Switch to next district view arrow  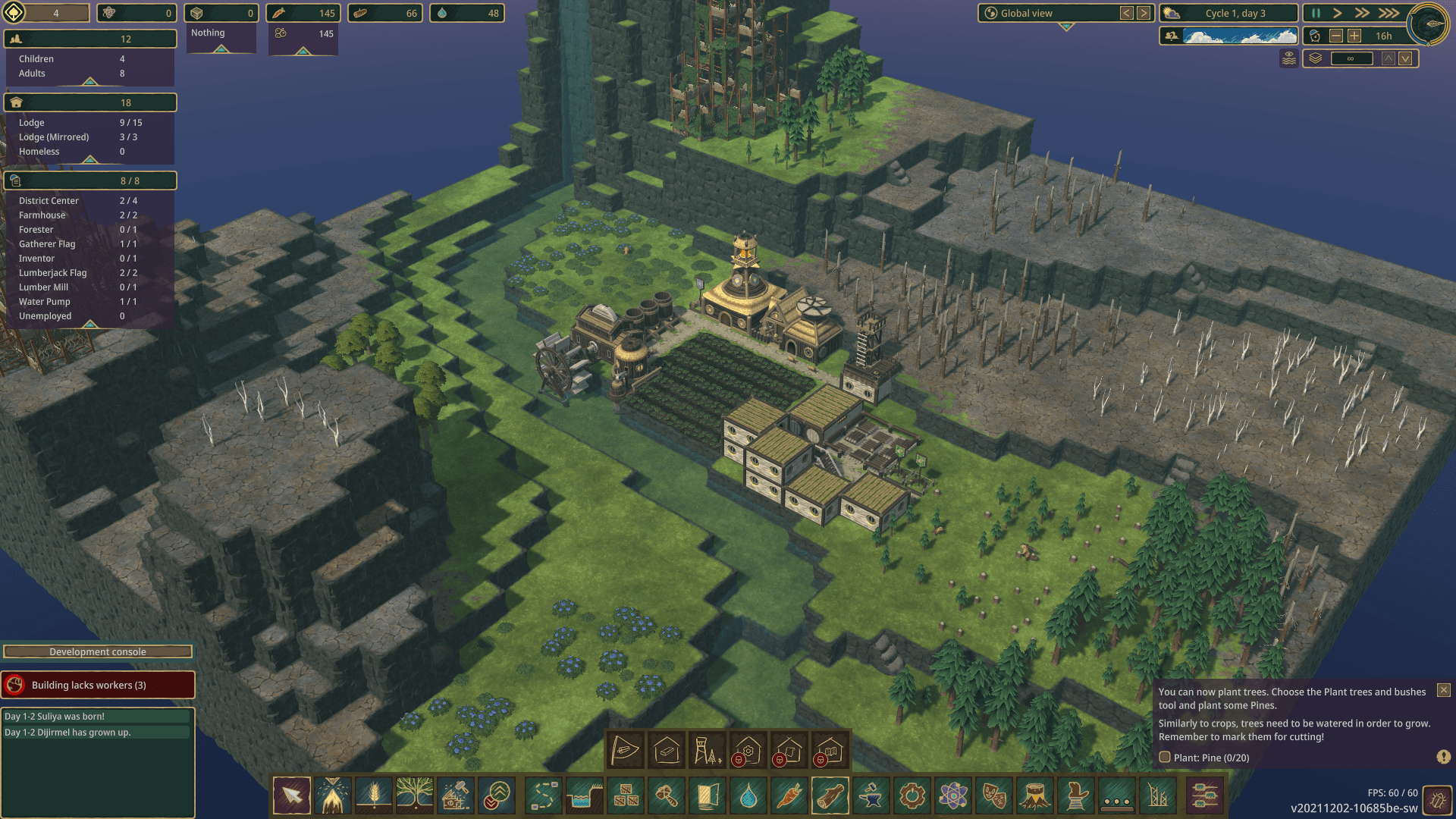click(x=1144, y=14)
